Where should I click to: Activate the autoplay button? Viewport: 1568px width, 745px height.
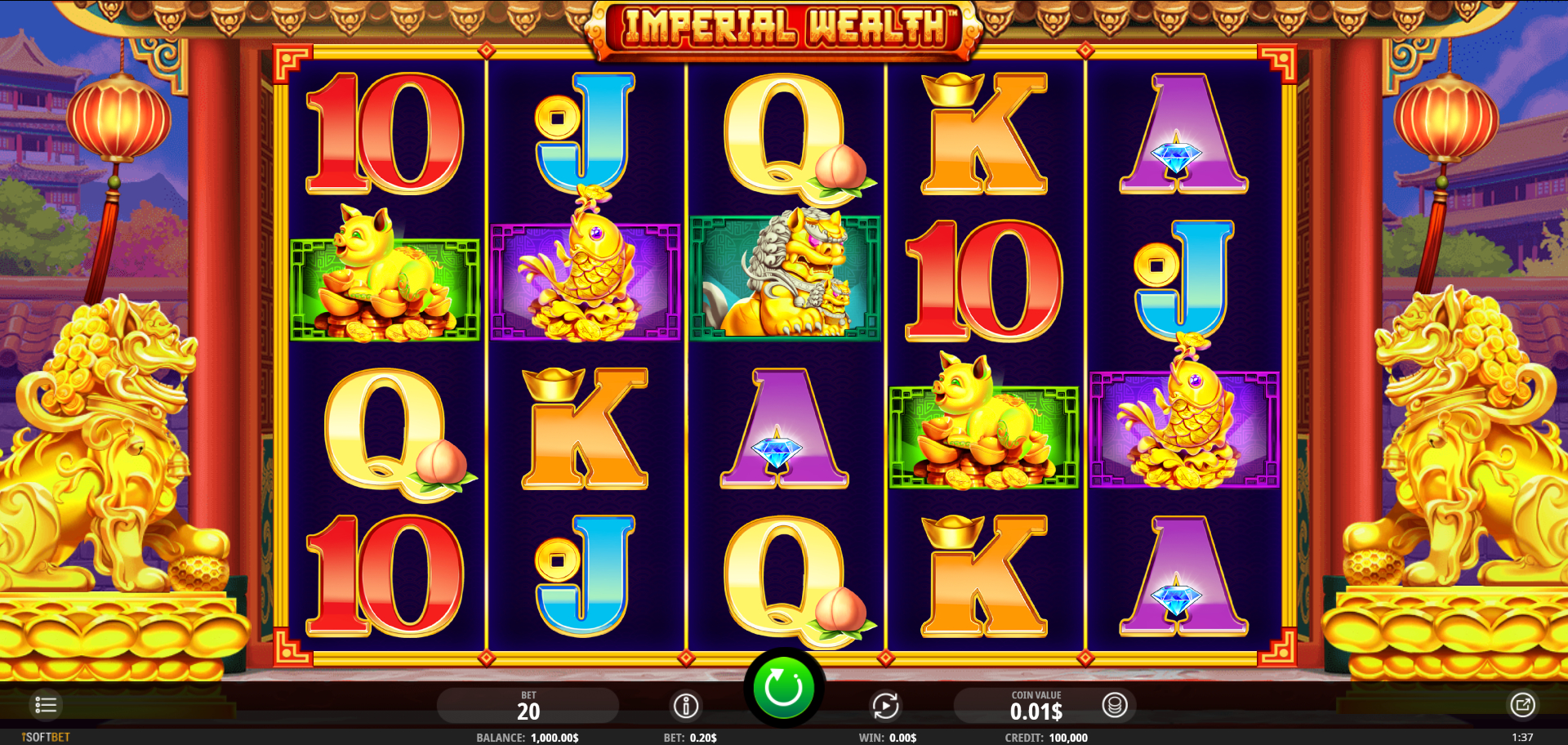point(885,706)
